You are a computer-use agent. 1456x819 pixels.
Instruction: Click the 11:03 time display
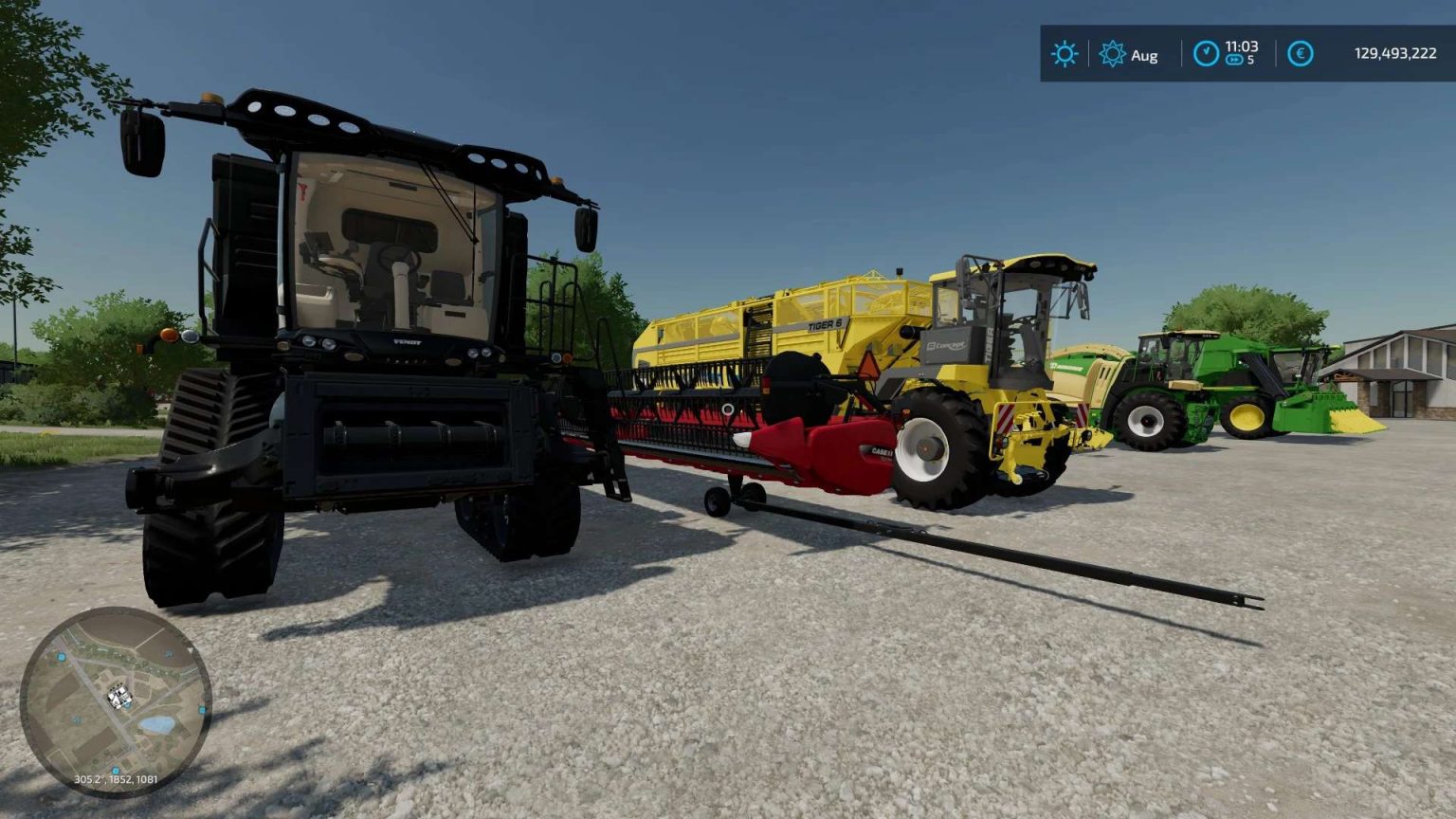tap(1243, 48)
